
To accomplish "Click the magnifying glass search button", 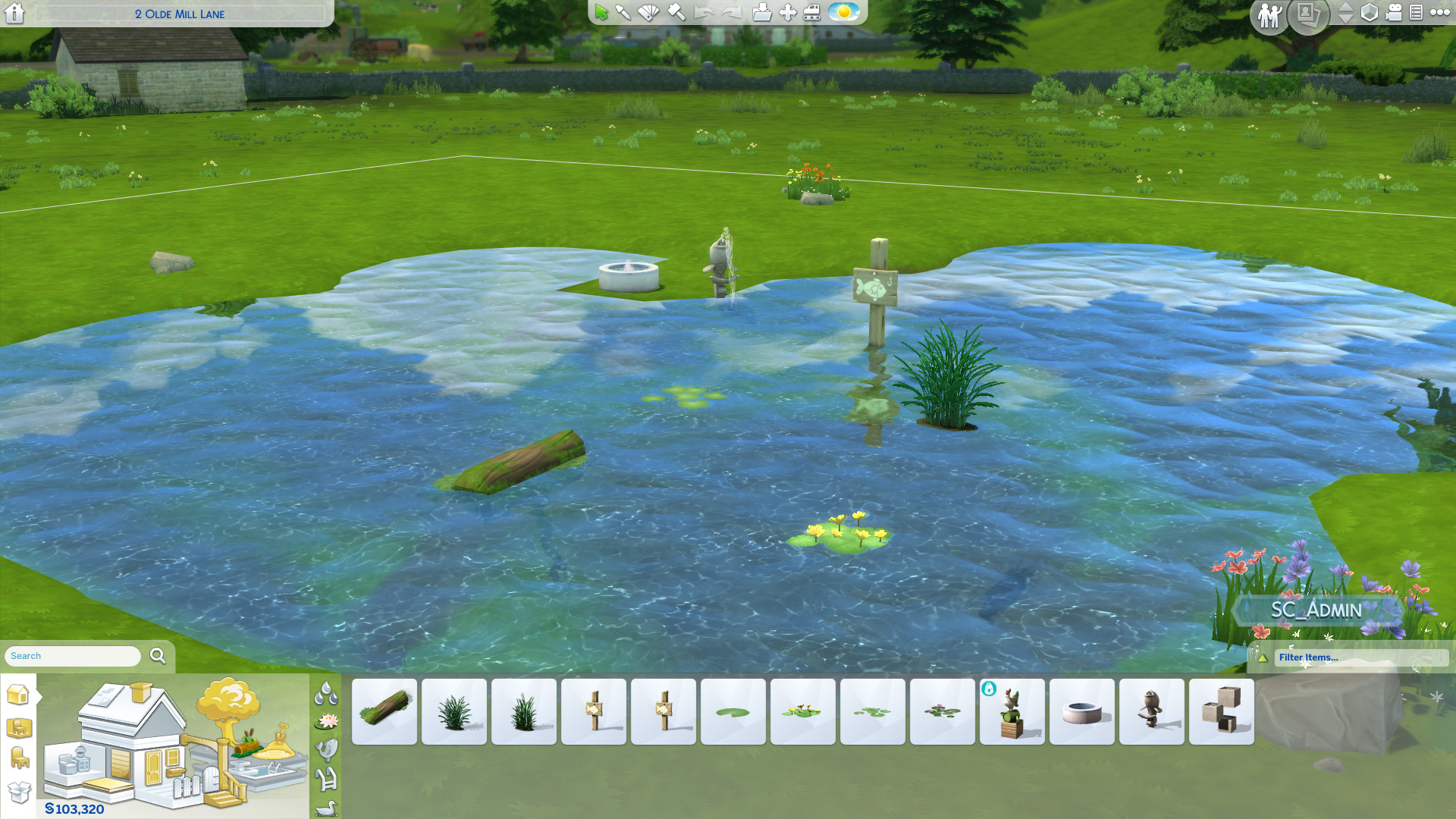I will coord(158,656).
